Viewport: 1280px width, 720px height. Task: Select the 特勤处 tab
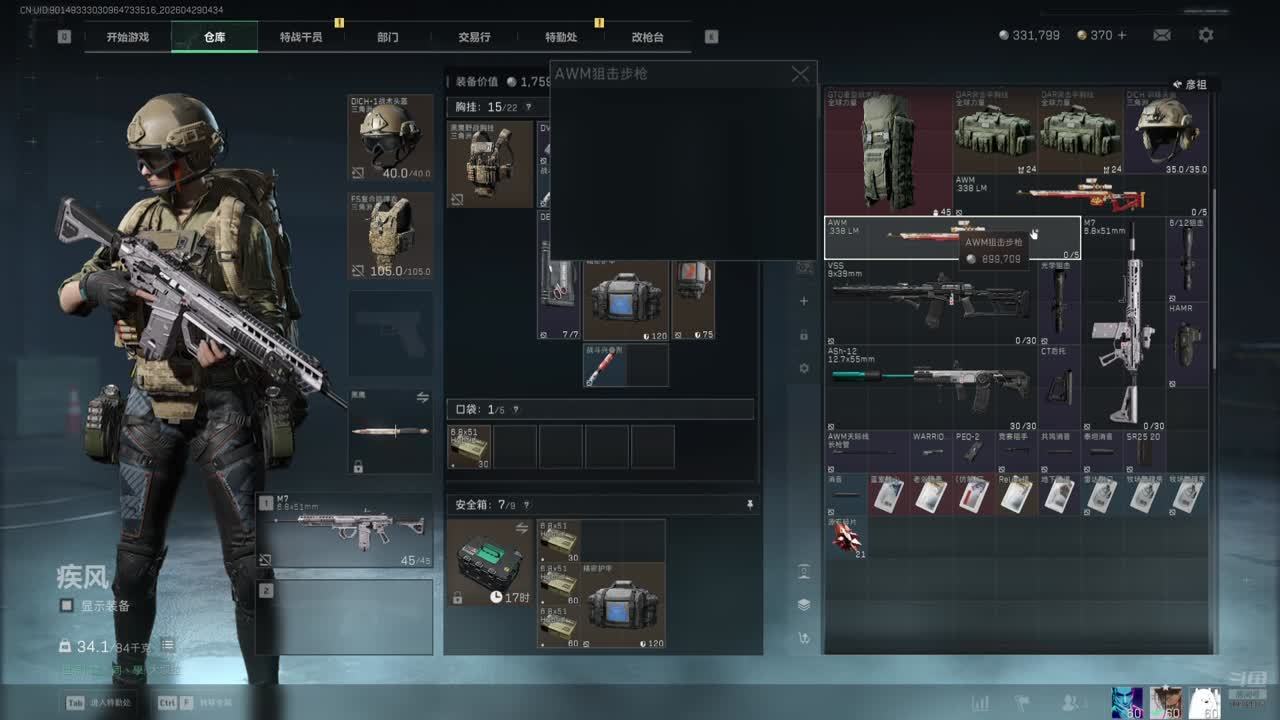[561, 37]
